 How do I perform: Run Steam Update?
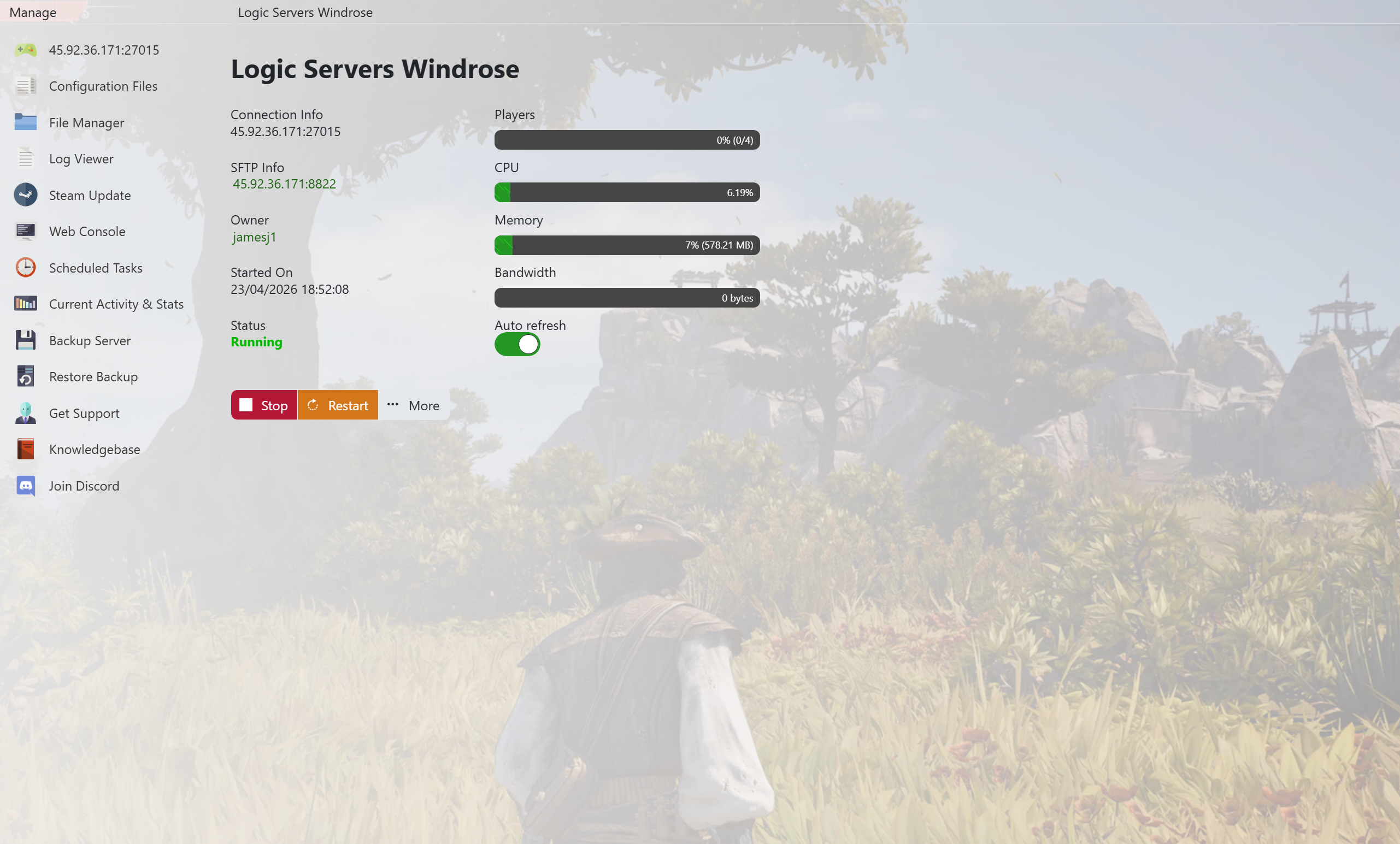[x=89, y=196]
